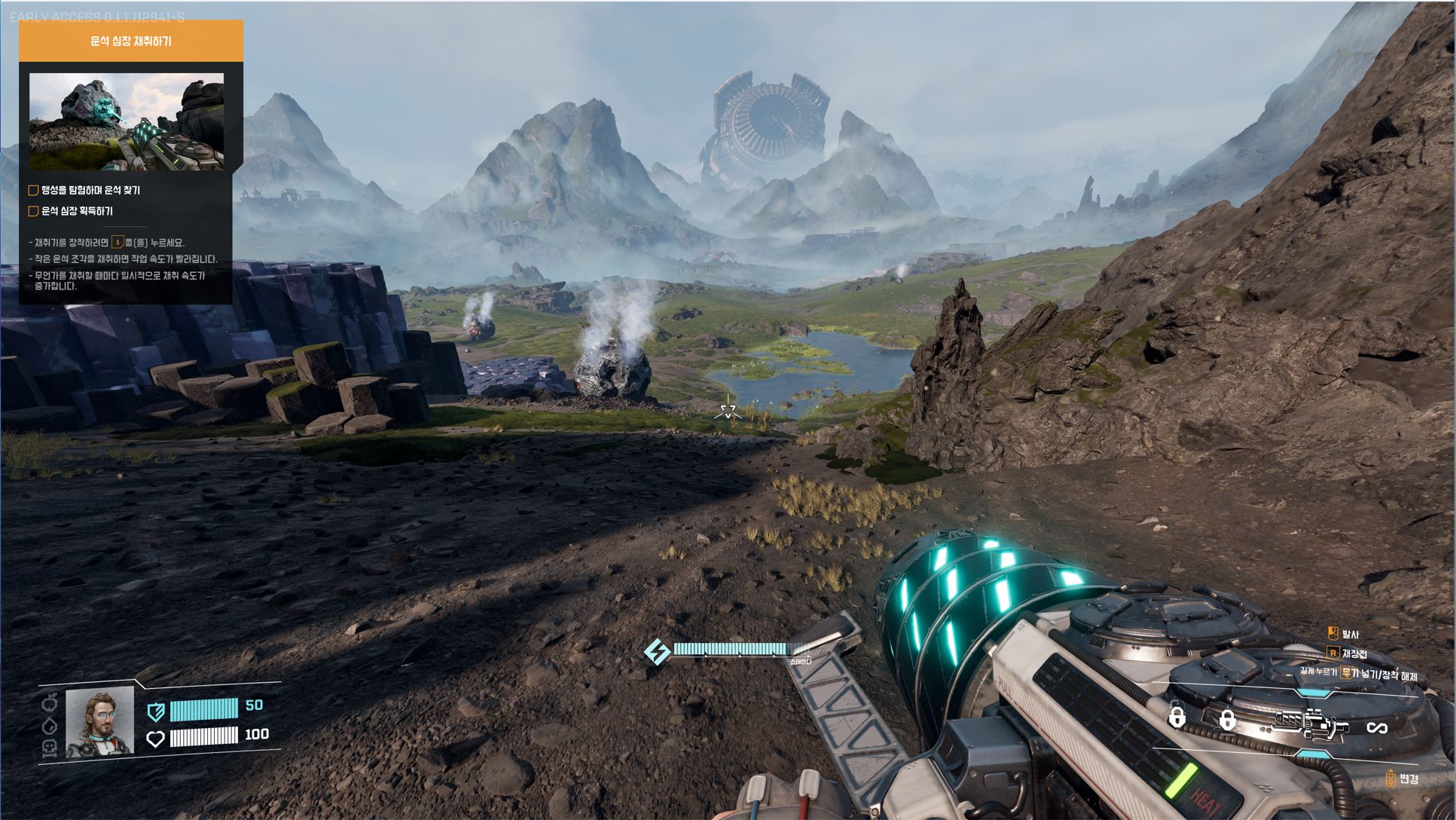Choose the skull status icon
1456x820 pixels.
pyautogui.click(x=50, y=746)
